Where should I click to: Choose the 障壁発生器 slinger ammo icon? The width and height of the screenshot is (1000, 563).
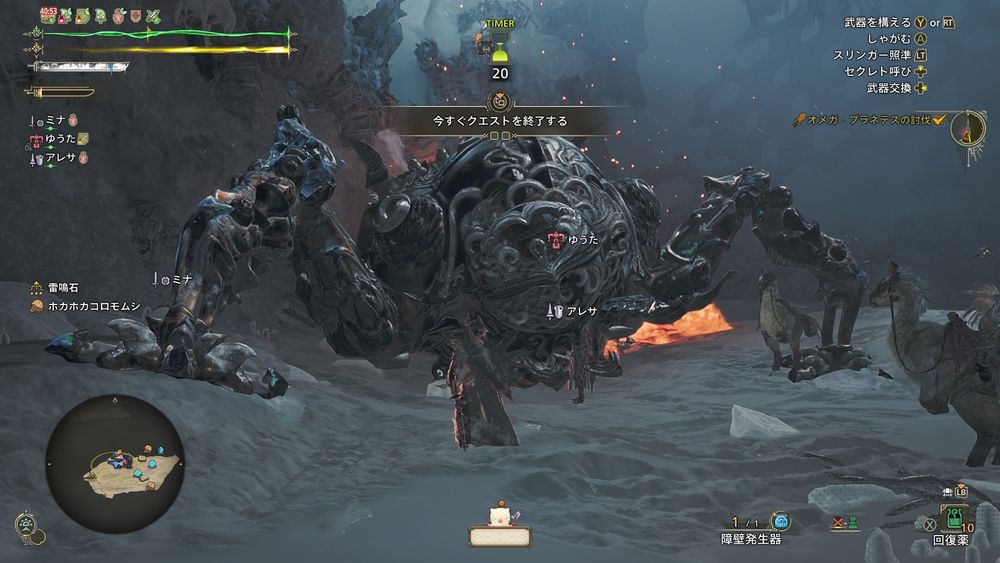coord(781,521)
